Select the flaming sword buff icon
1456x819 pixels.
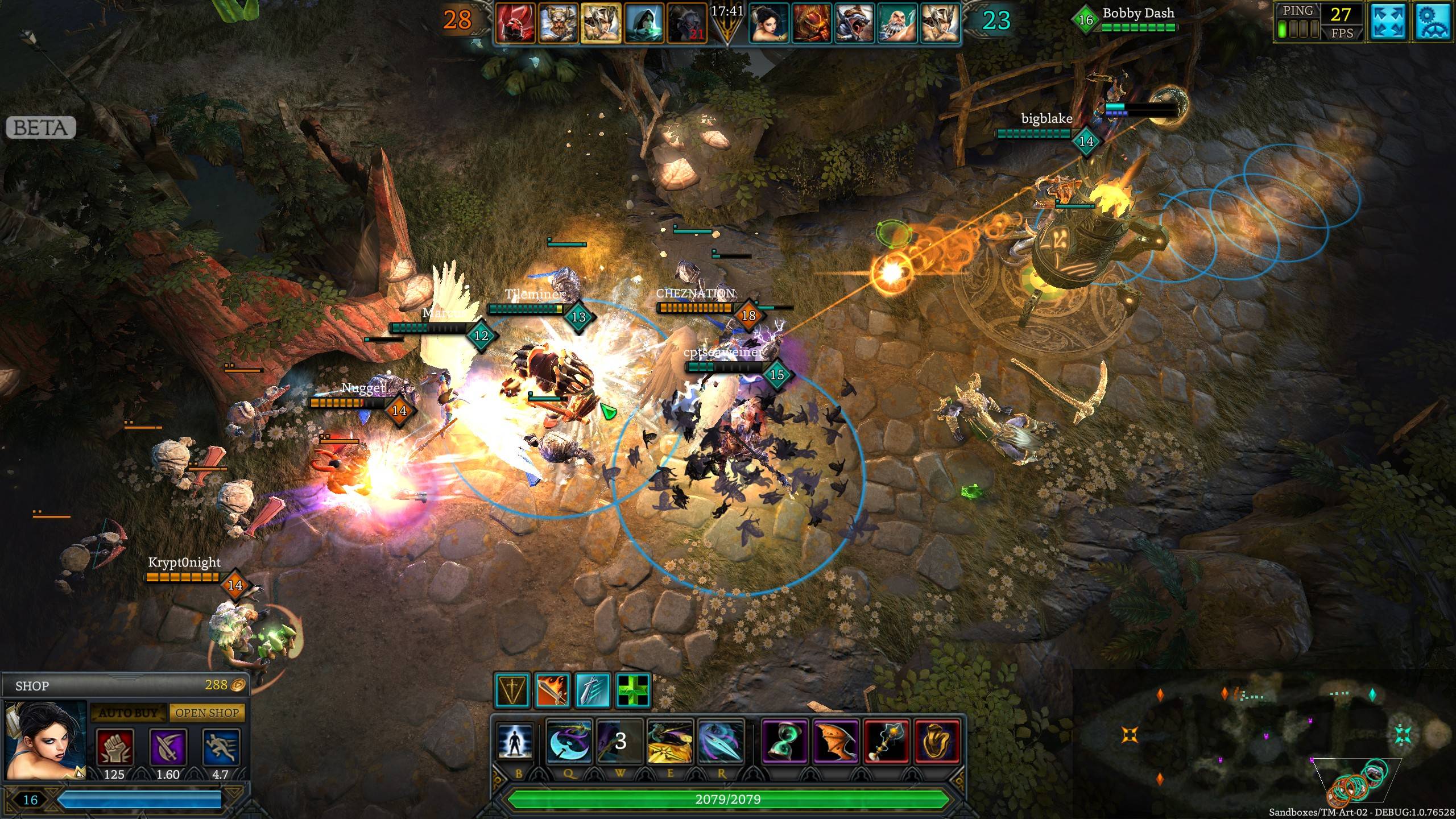coord(552,690)
